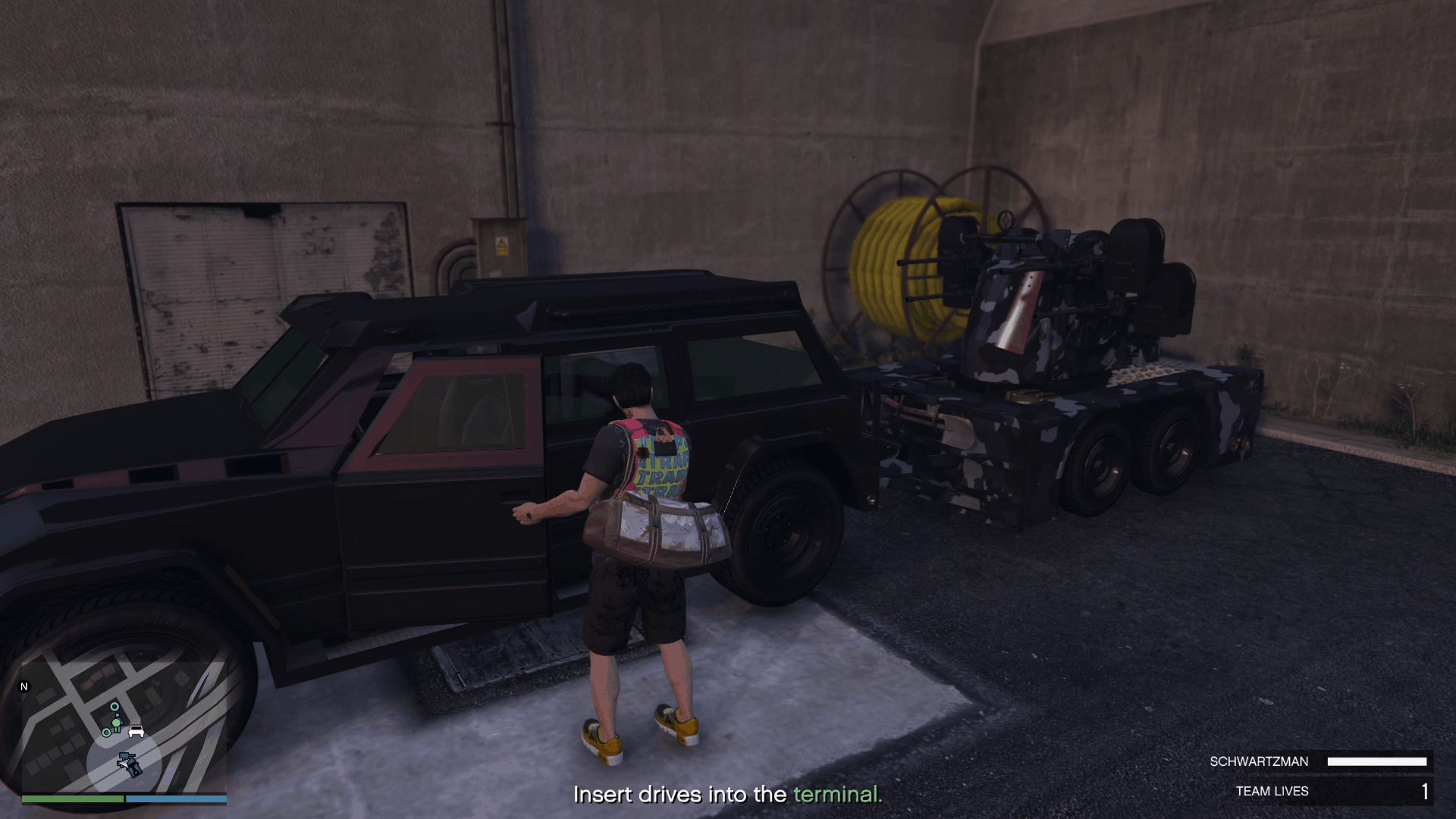1456x819 pixels.
Task: Select the vehicle icon beside the minimap blip
Action: [x=135, y=732]
